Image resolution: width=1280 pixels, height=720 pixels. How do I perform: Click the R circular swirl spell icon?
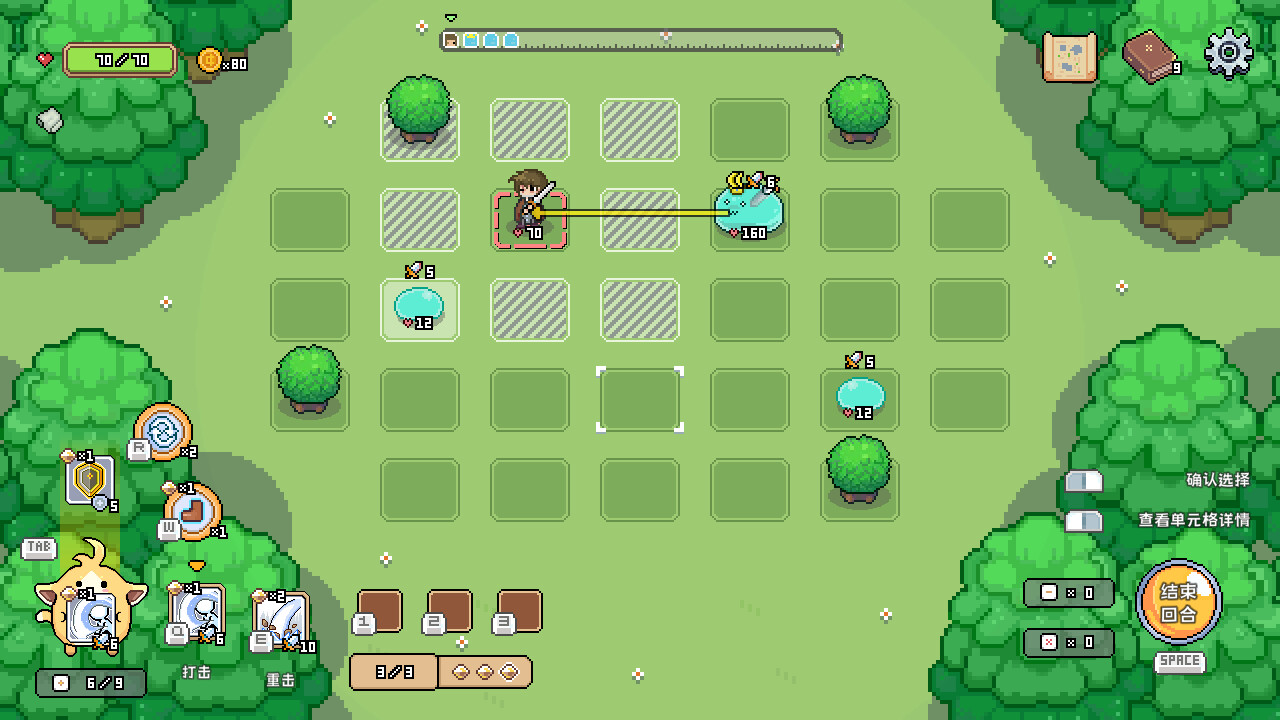click(165, 432)
